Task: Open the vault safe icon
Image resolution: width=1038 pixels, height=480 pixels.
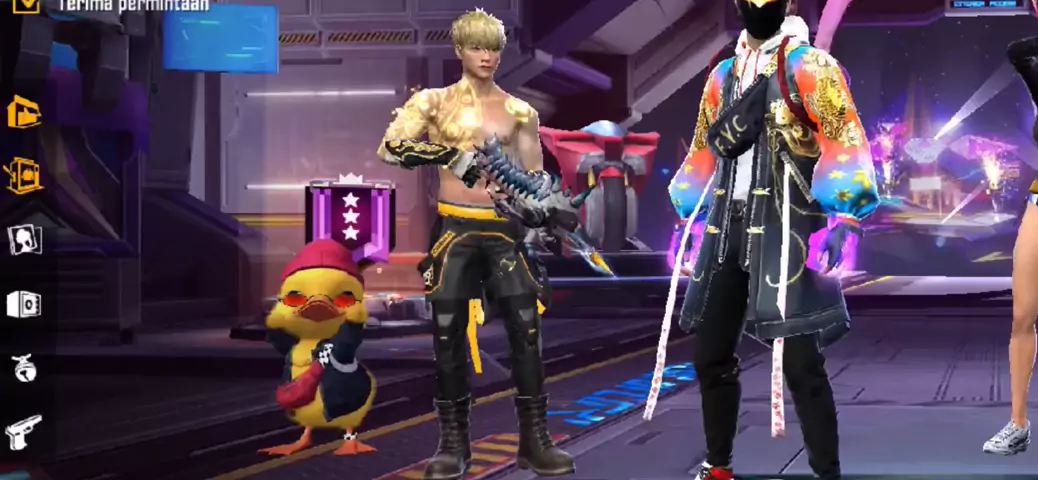Action: click(x=24, y=303)
